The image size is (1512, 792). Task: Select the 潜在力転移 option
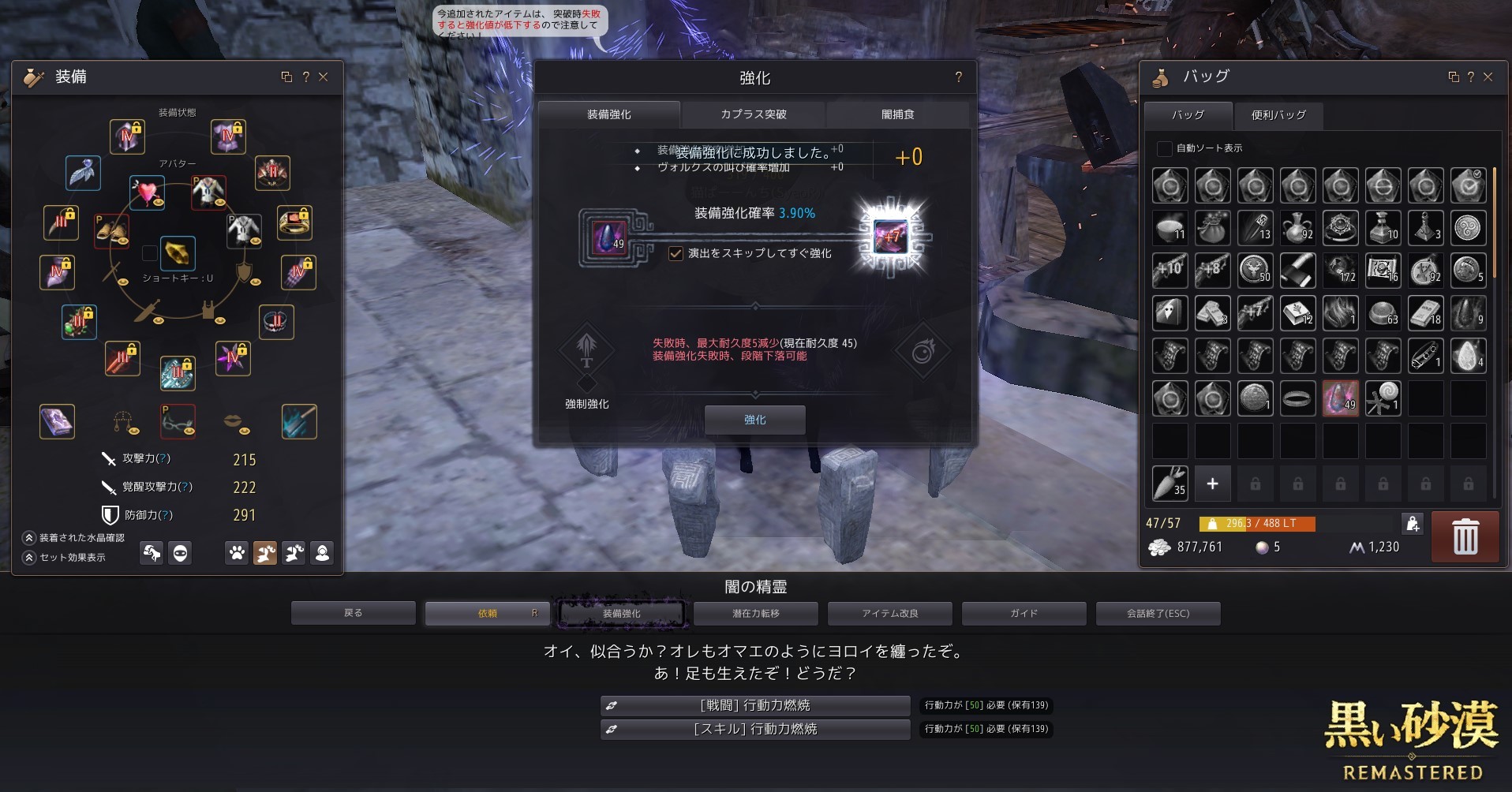coord(755,613)
